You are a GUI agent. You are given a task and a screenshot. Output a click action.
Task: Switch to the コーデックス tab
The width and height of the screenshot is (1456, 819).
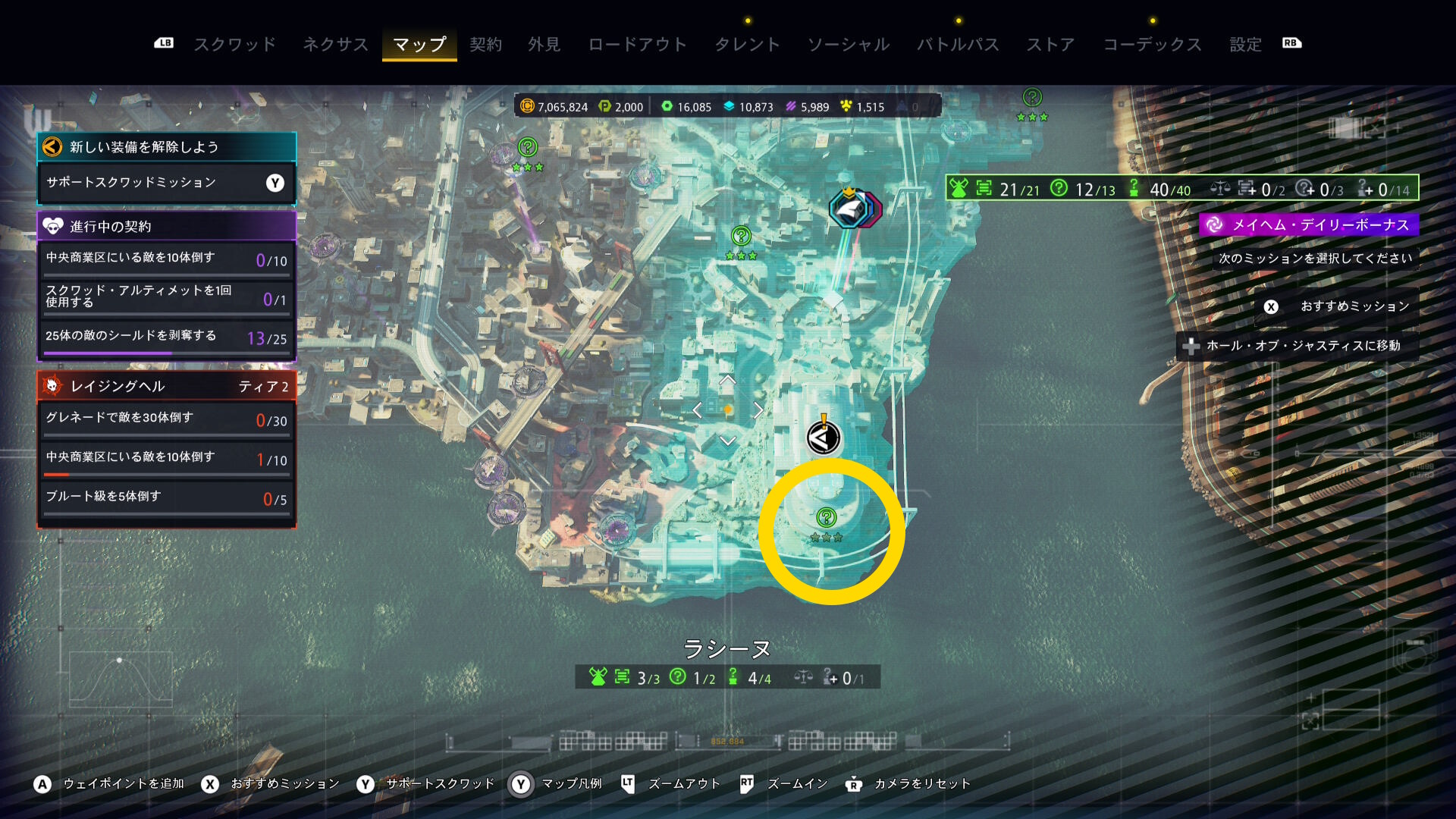click(x=1152, y=44)
